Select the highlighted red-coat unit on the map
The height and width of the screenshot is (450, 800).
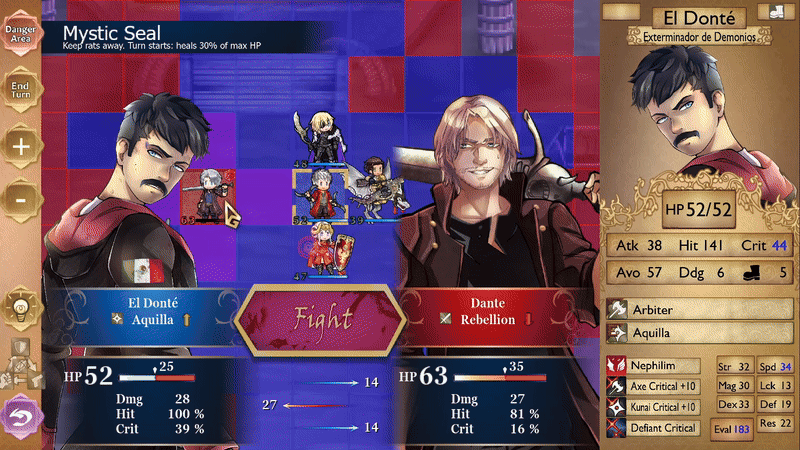point(317,190)
